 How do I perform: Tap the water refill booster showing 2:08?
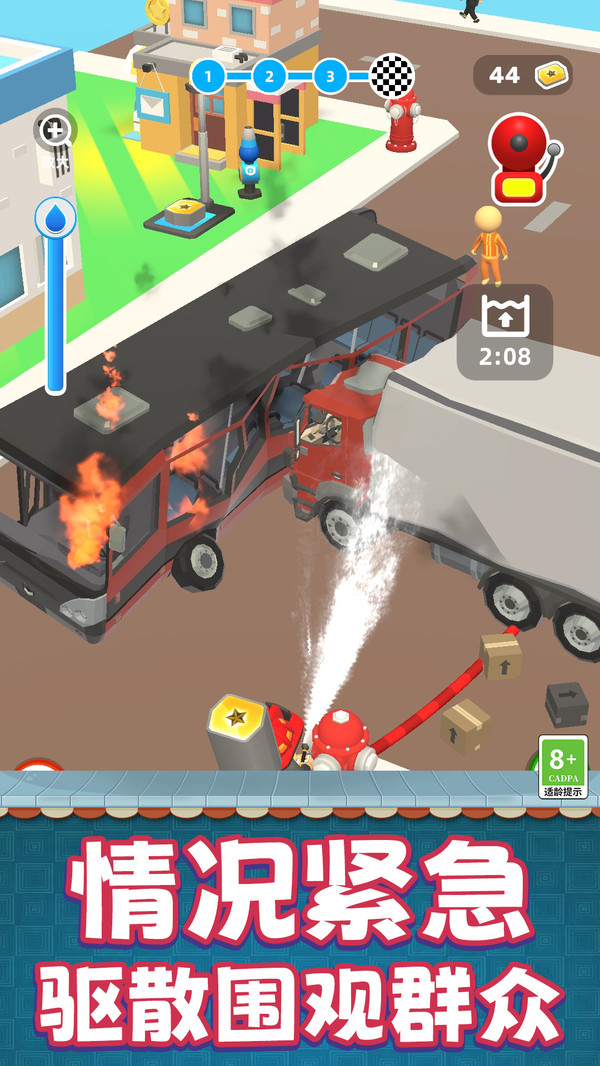coord(504,332)
